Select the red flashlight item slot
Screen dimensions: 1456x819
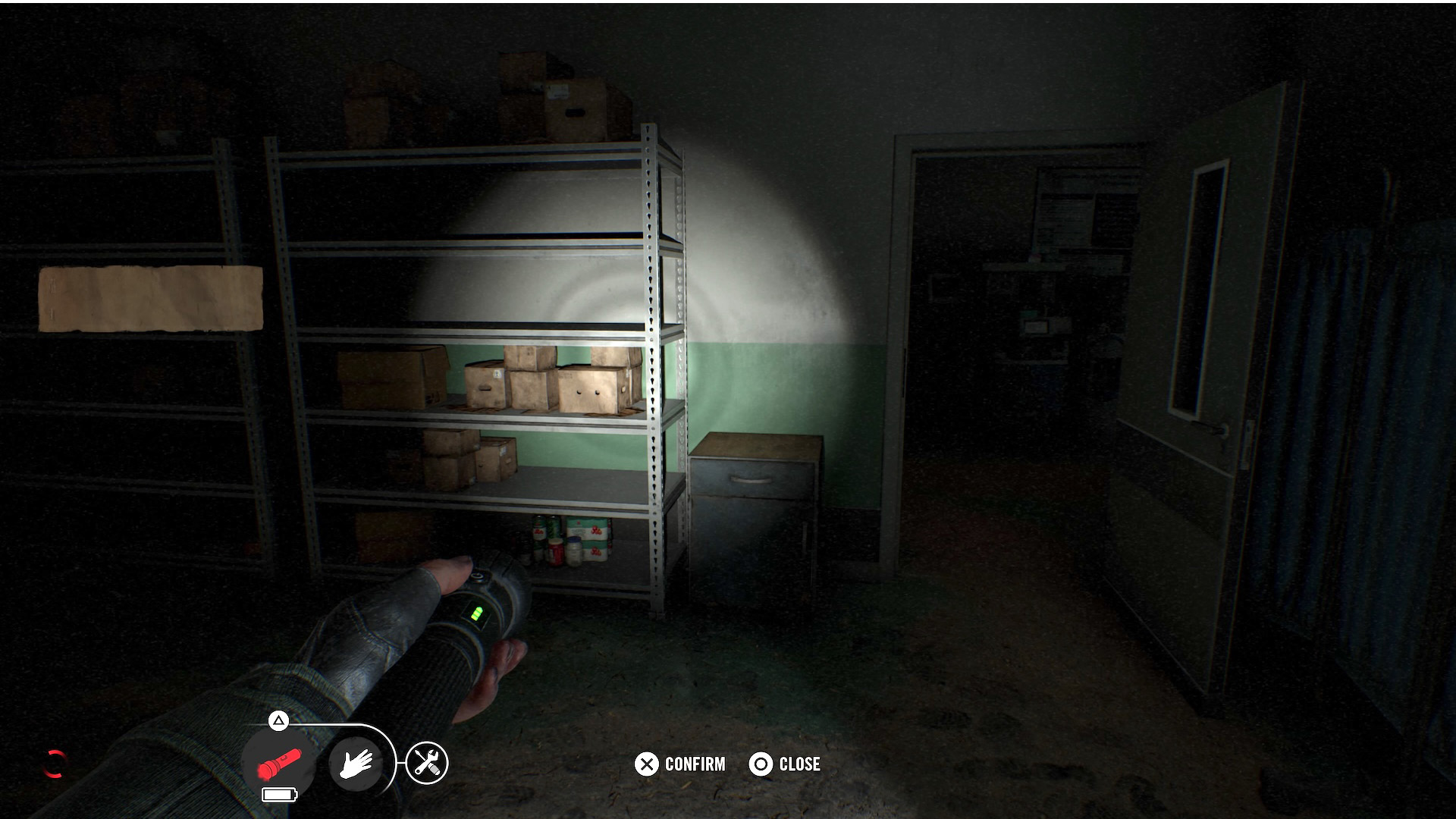(x=279, y=763)
